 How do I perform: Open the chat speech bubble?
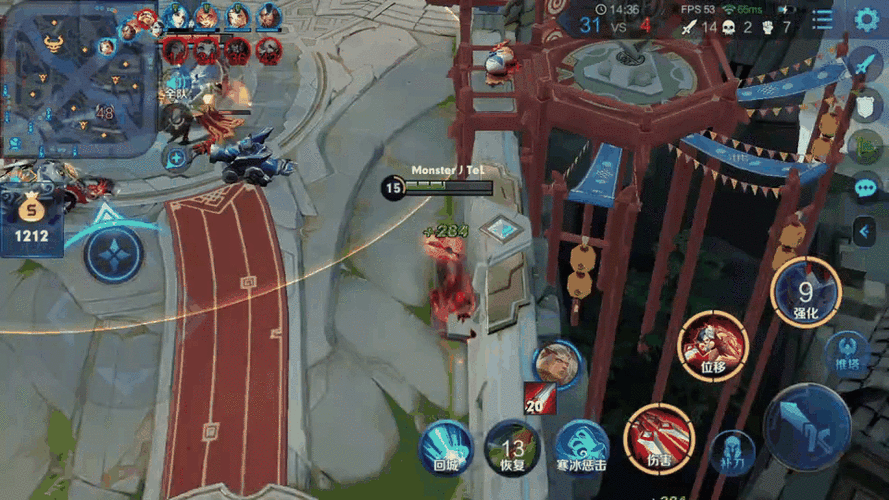coord(865,188)
